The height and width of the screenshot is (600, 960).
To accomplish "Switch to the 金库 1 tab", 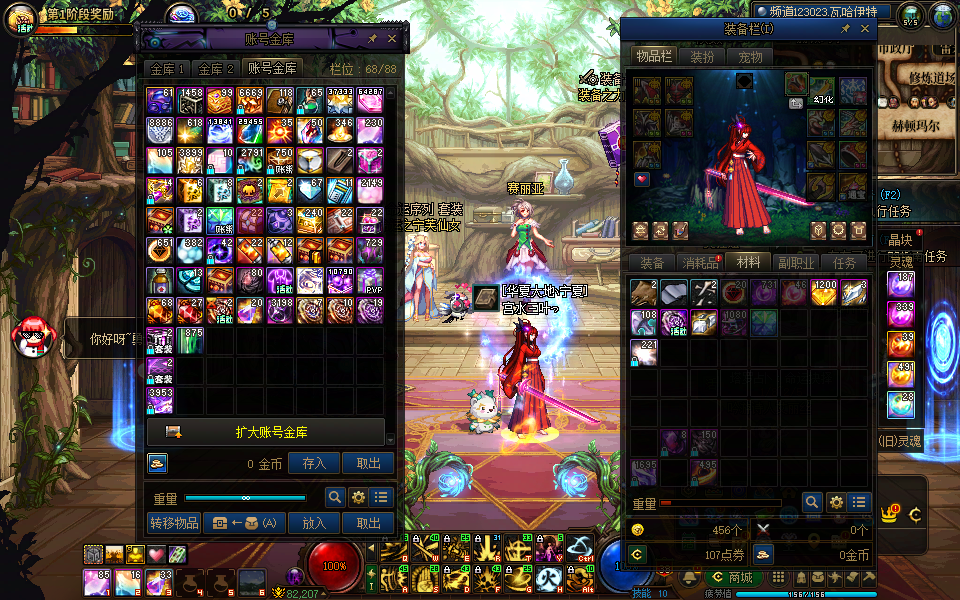I will 168,69.
